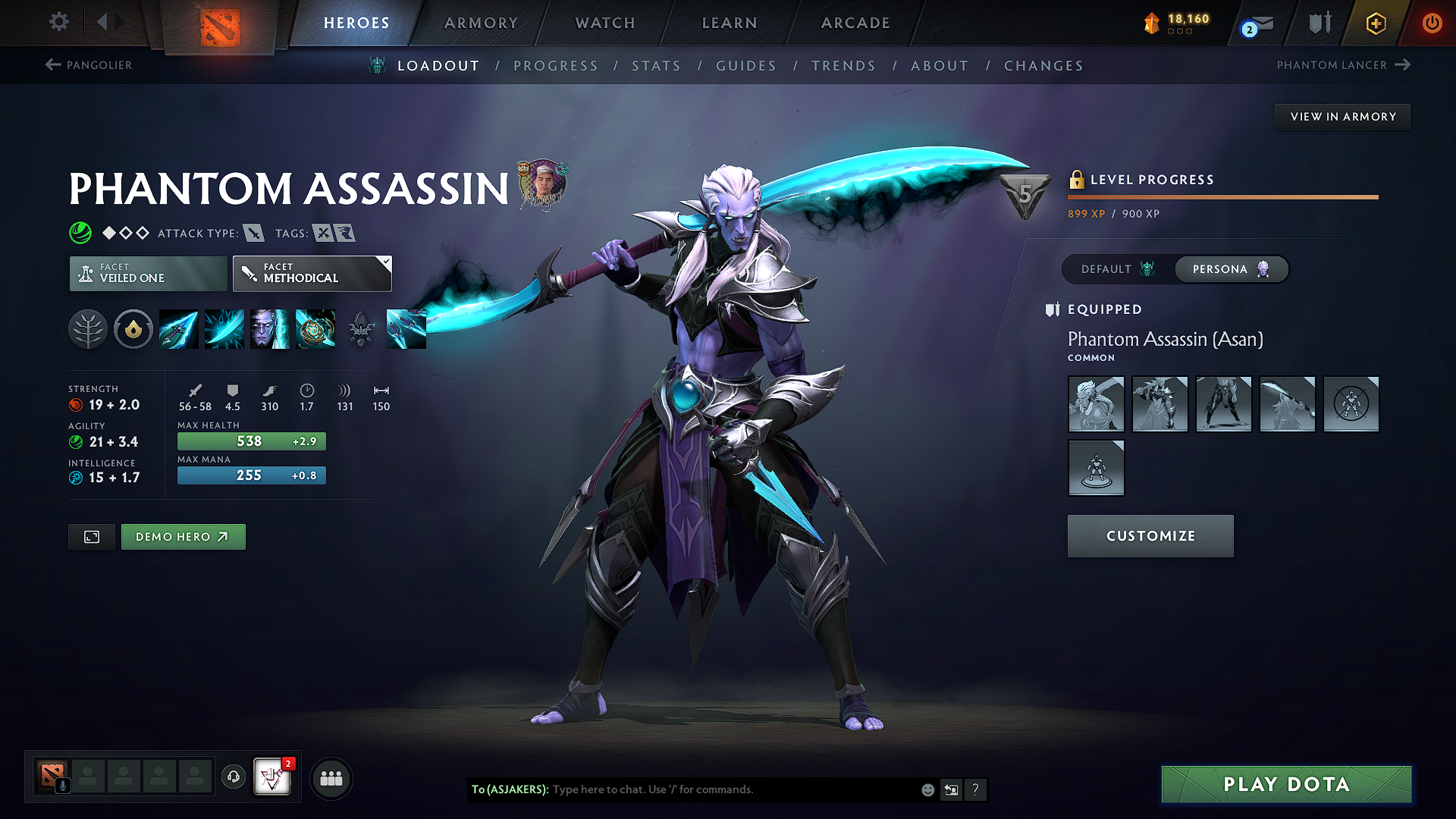Click View in Armory button
This screenshot has height=819, width=1456.
point(1342,117)
